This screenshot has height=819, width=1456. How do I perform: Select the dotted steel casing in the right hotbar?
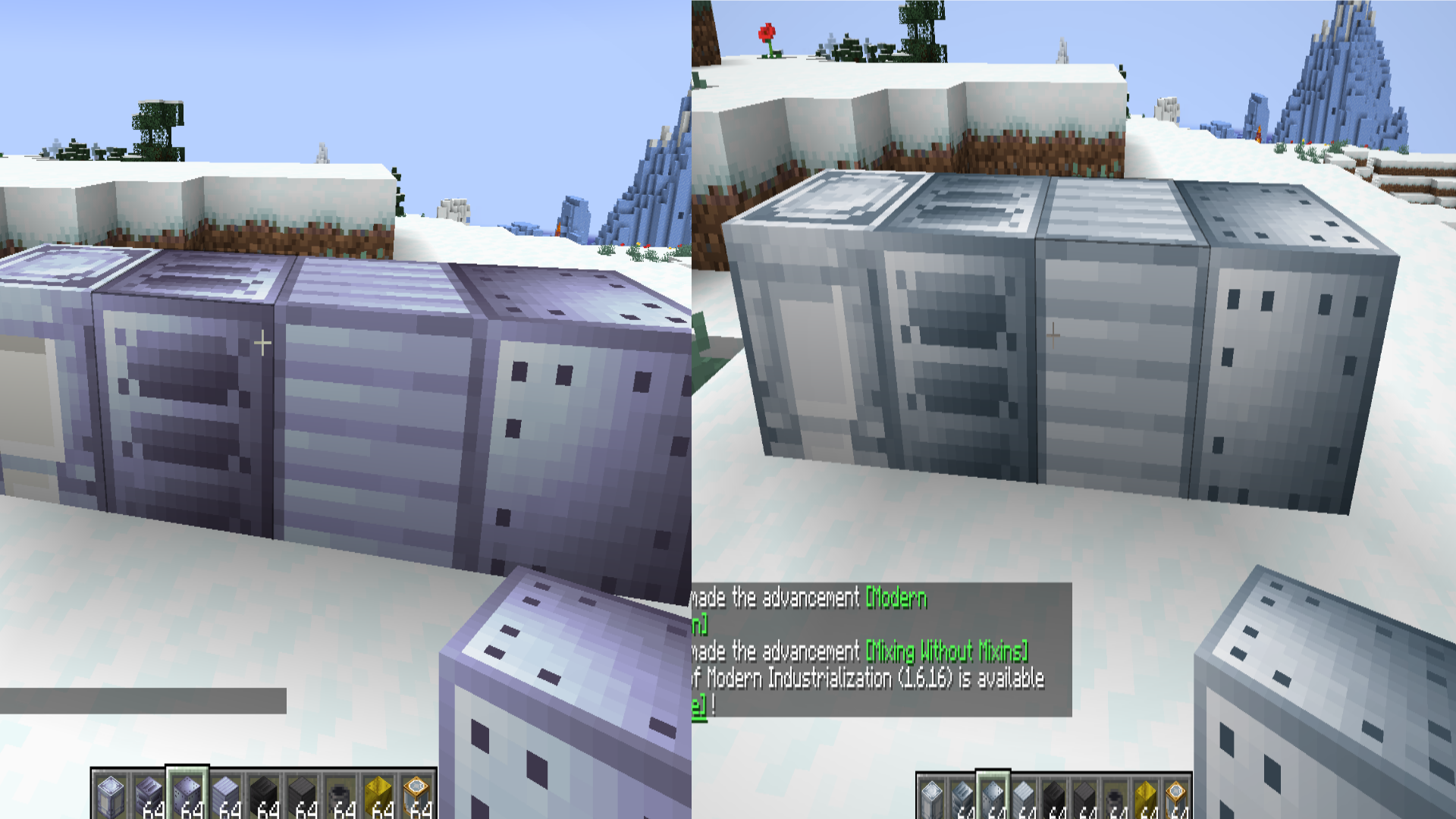(995, 795)
